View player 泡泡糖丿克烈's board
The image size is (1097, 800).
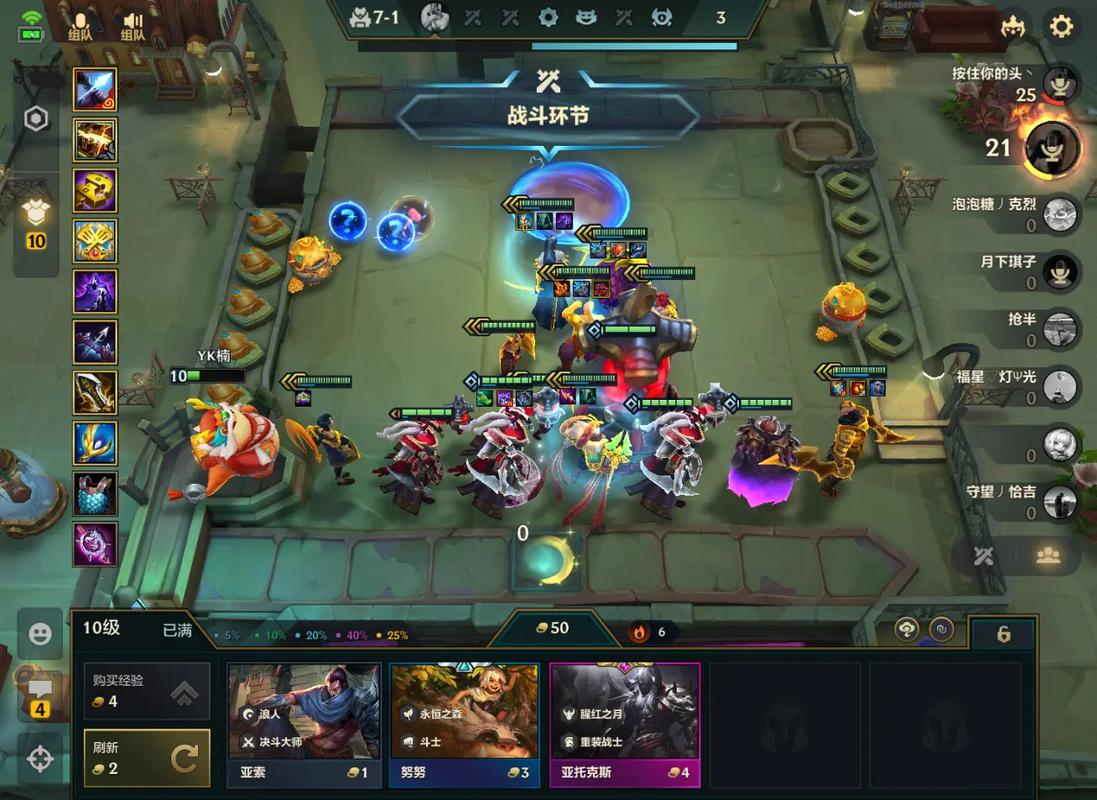pos(1059,214)
